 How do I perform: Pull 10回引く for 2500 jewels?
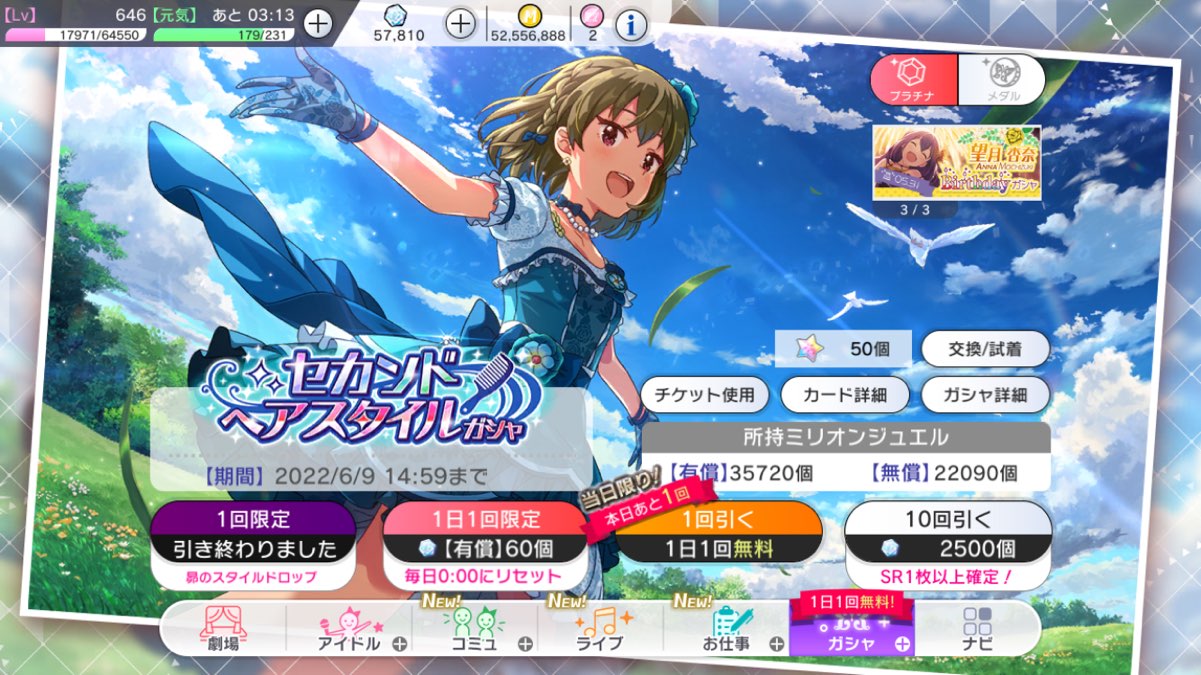pos(948,545)
